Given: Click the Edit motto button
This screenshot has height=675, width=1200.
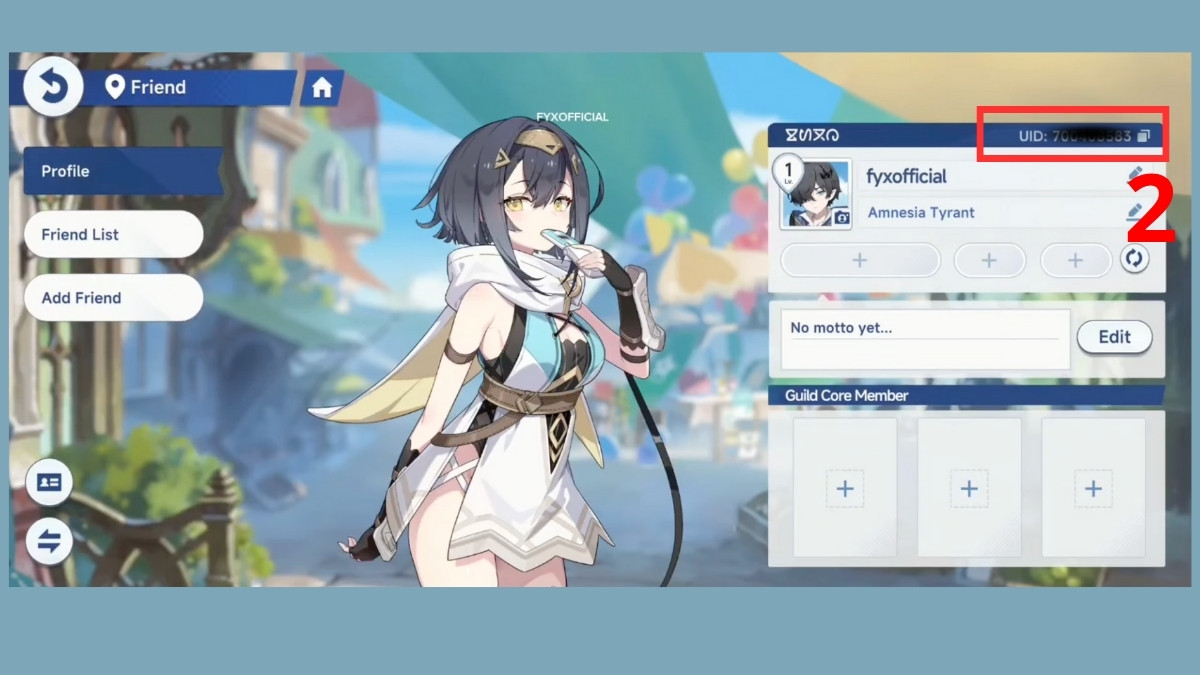Looking at the screenshot, I should pos(1114,337).
